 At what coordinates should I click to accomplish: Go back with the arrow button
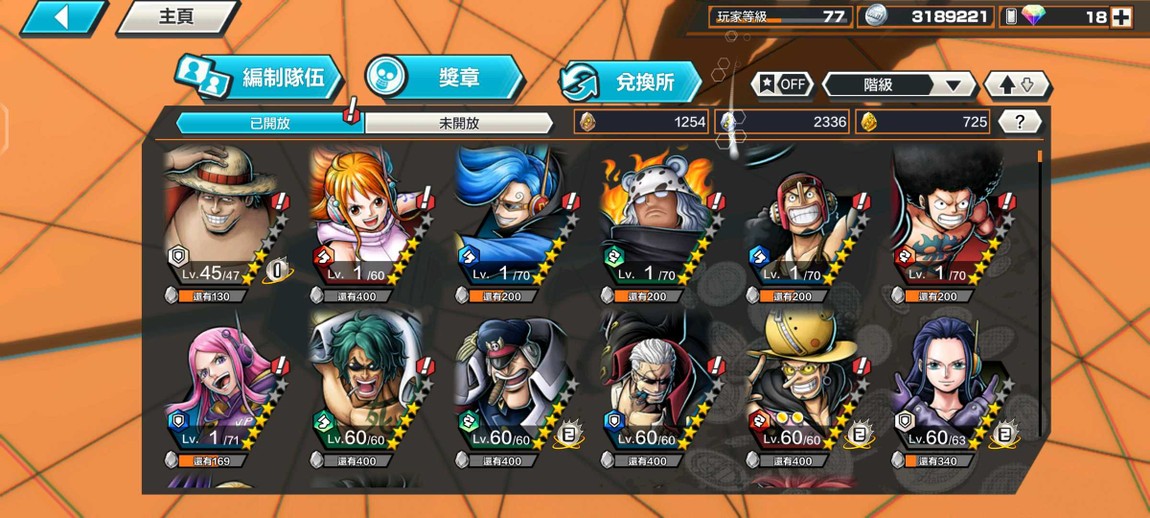point(62,17)
